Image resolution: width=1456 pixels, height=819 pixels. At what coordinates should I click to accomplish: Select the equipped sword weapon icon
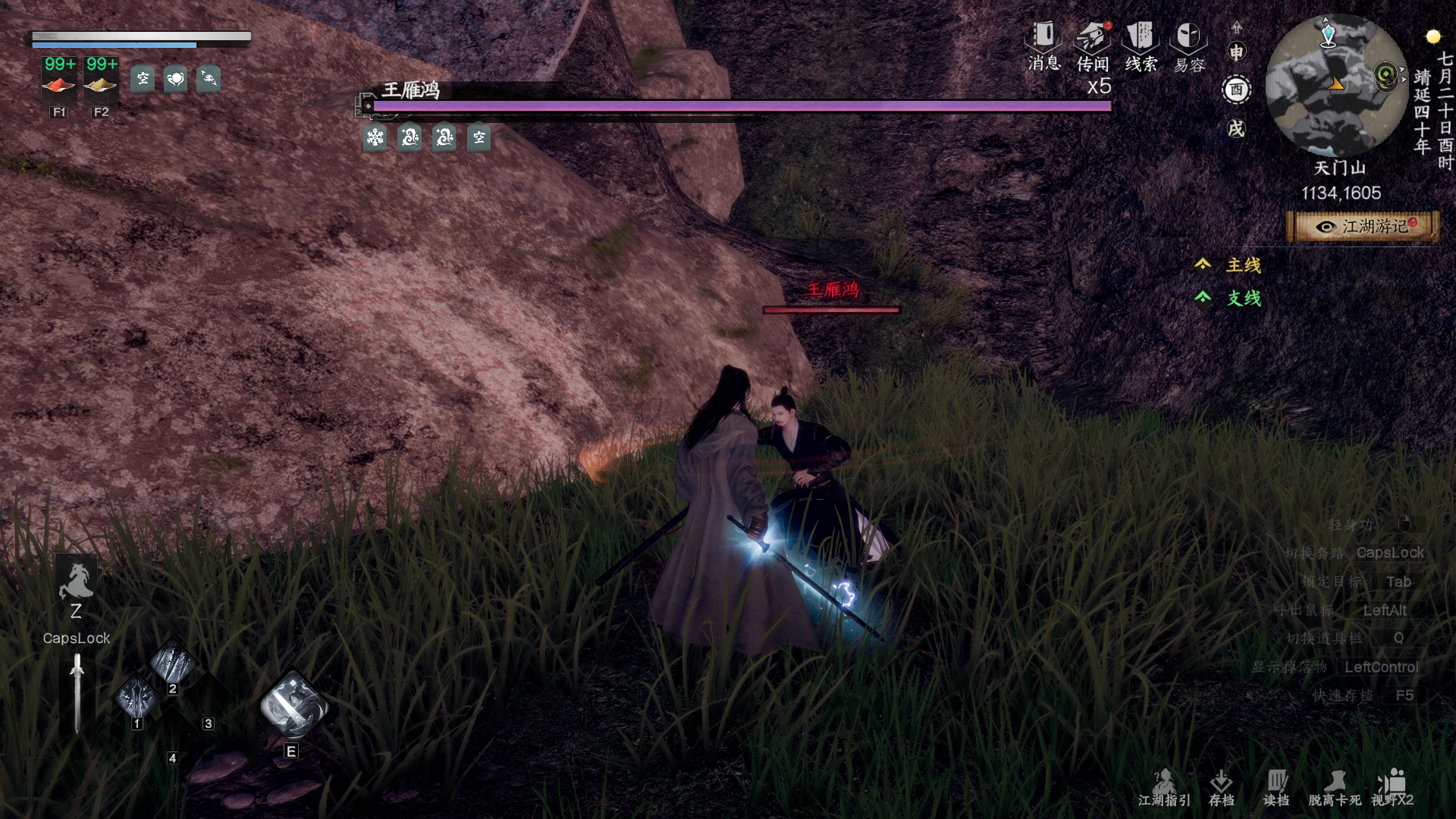pyautogui.click(x=77, y=693)
